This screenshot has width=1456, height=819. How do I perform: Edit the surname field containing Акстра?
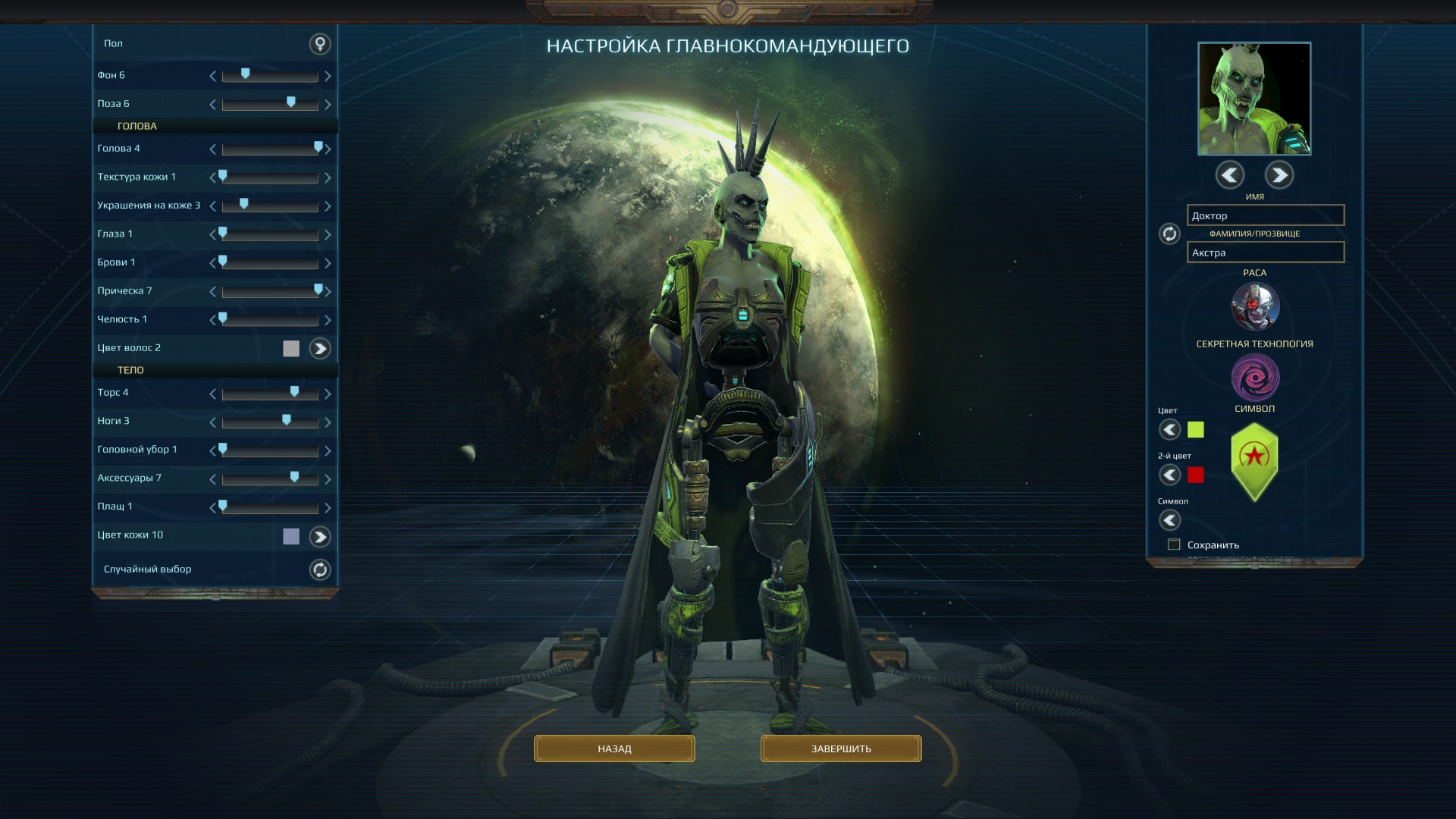[x=1265, y=253]
